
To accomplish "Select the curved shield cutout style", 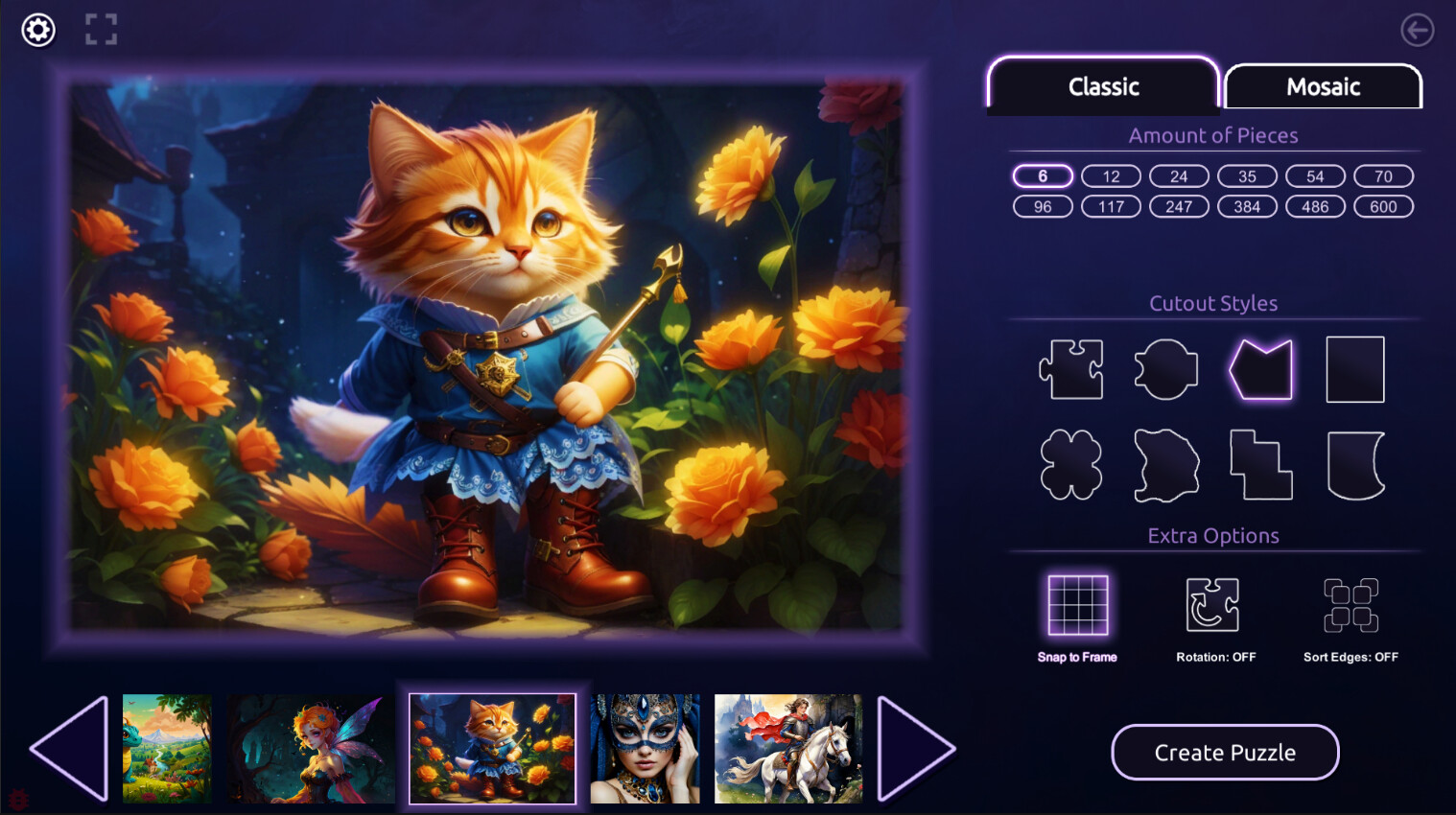I will [1354, 463].
